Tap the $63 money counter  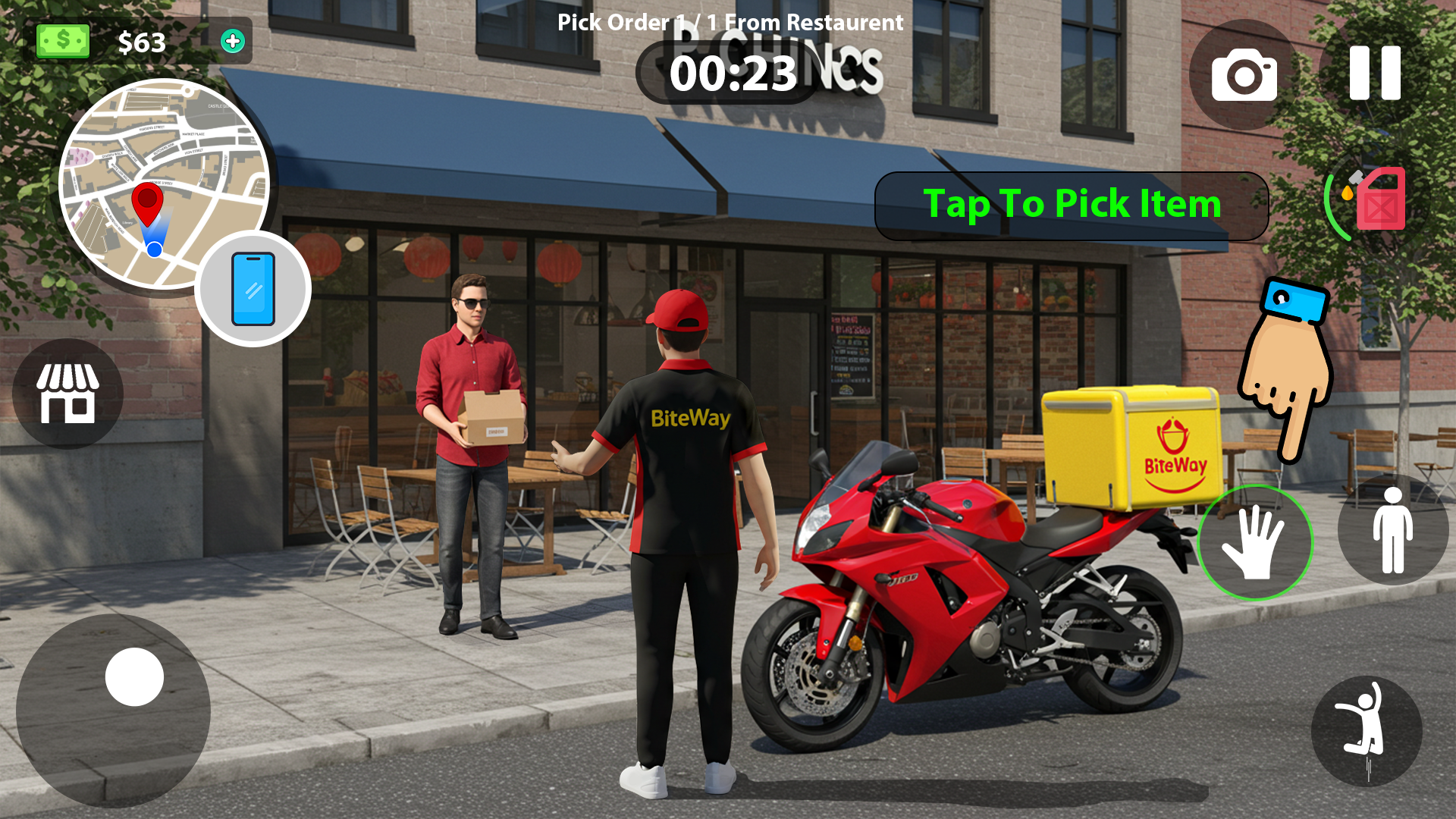point(141,43)
